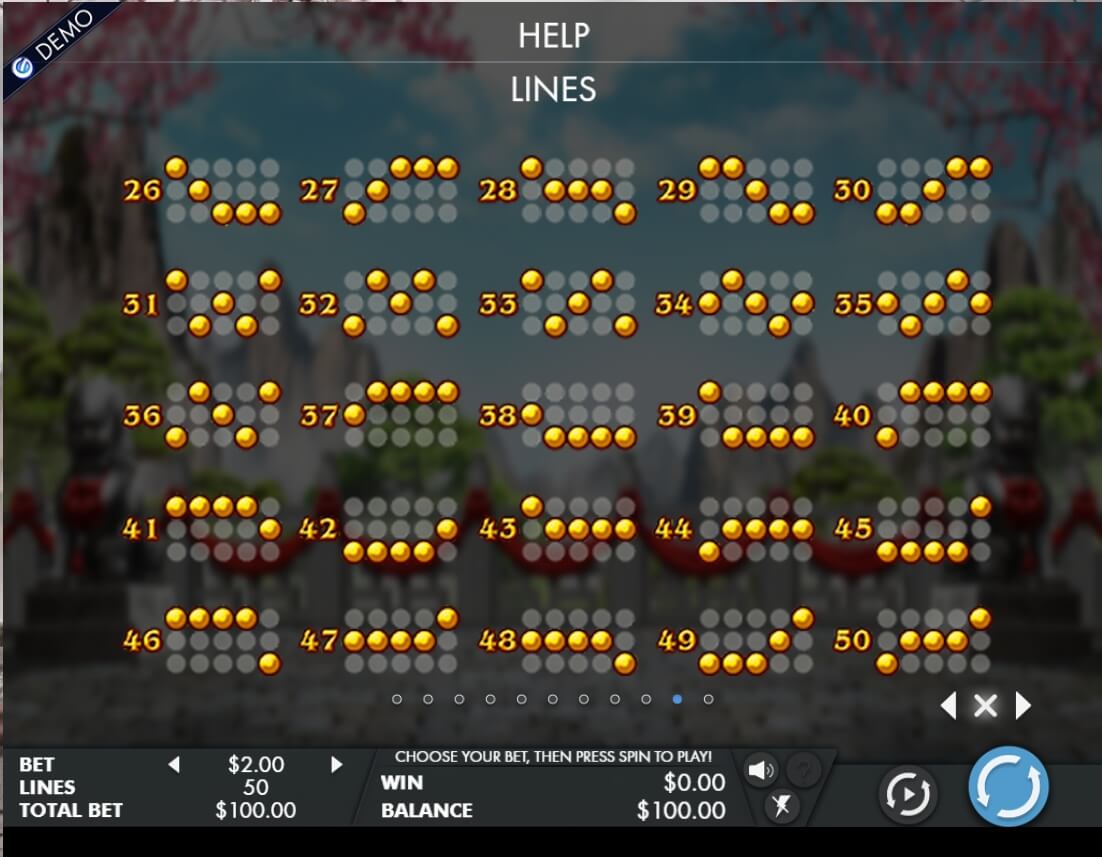Spin the reels with the blue button

pos(1008,786)
